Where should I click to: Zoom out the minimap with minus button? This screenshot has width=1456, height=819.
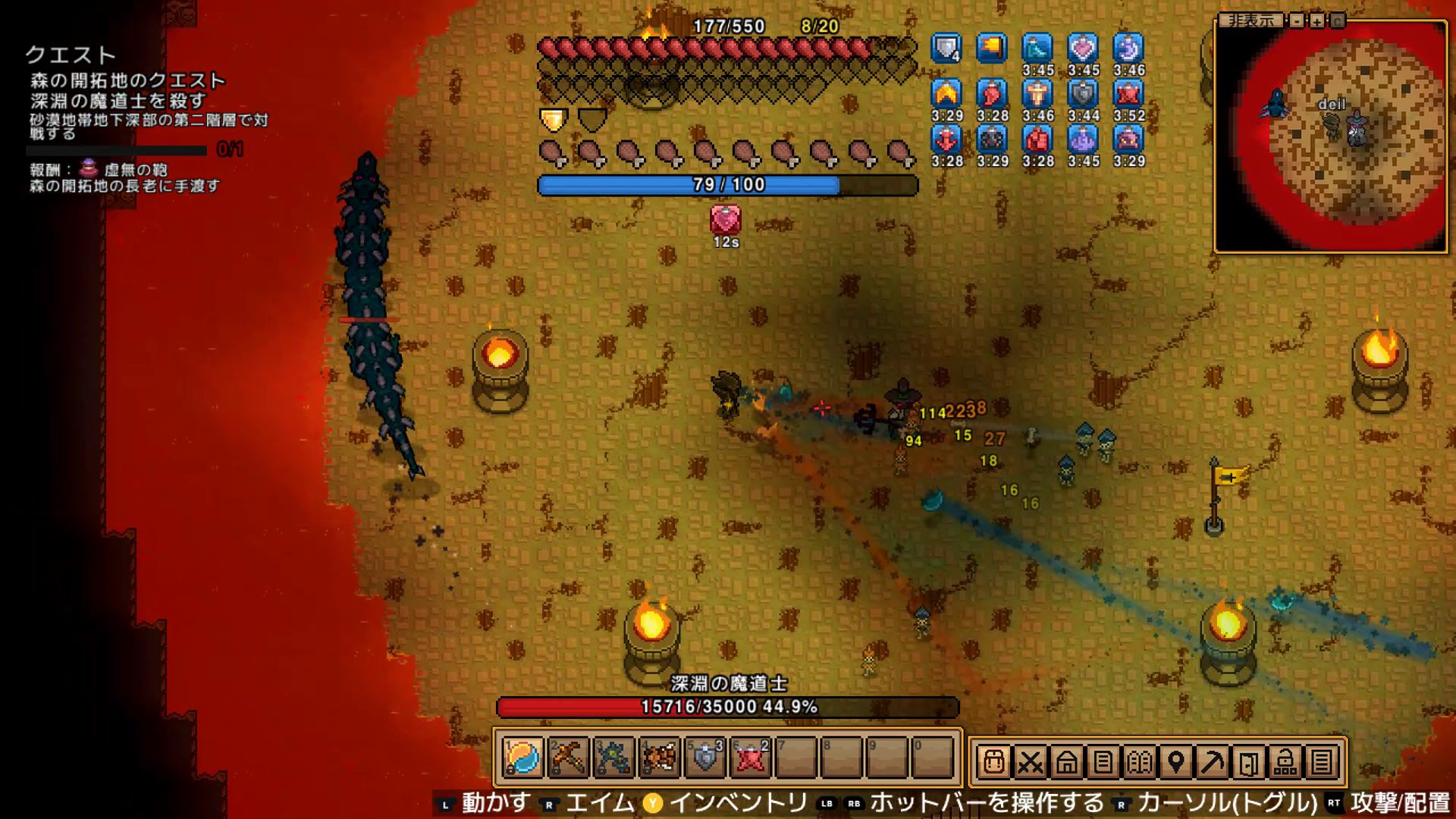(x=1298, y=20)
